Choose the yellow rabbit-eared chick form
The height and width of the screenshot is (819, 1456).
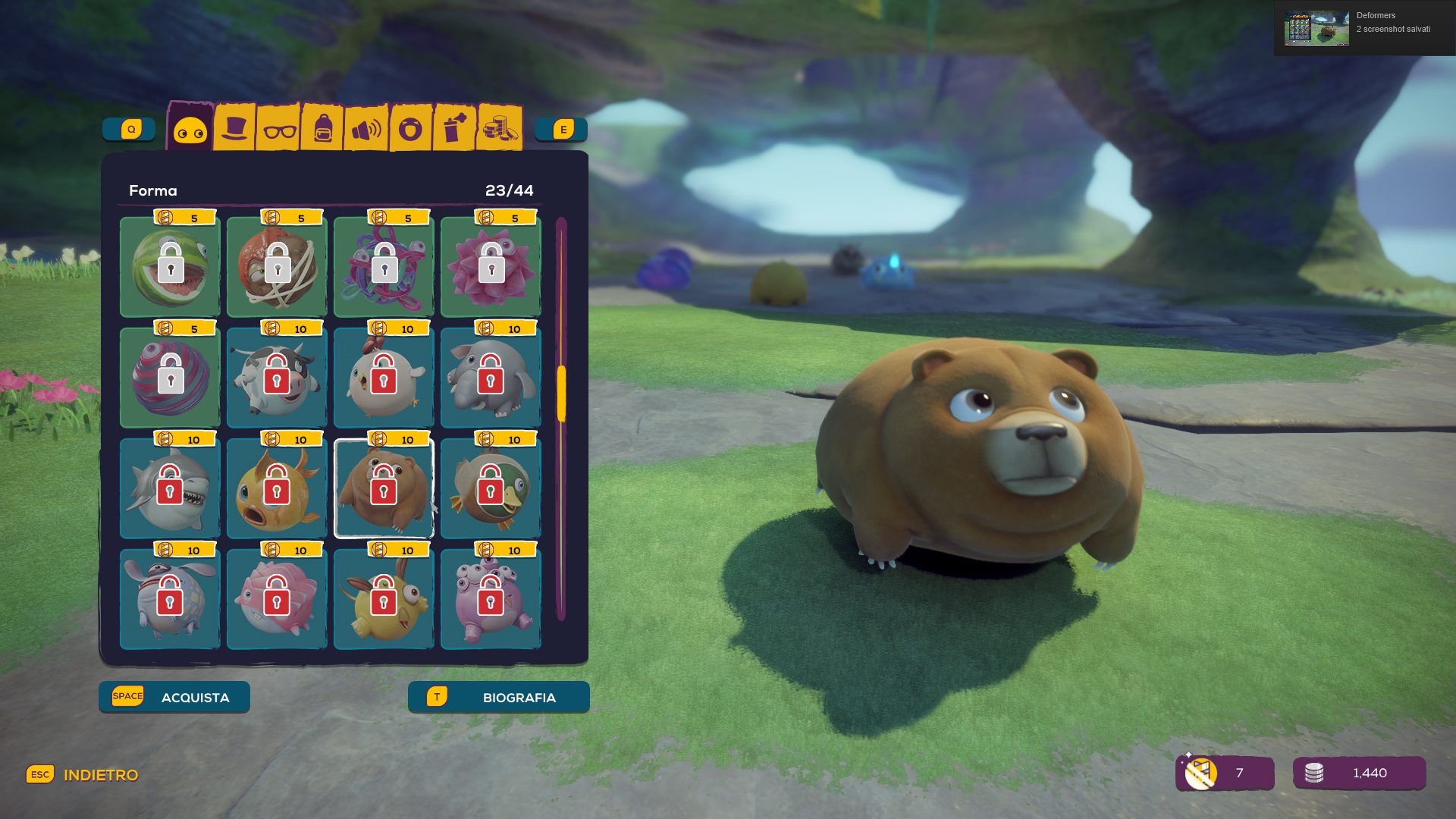(x=384, y=599)
